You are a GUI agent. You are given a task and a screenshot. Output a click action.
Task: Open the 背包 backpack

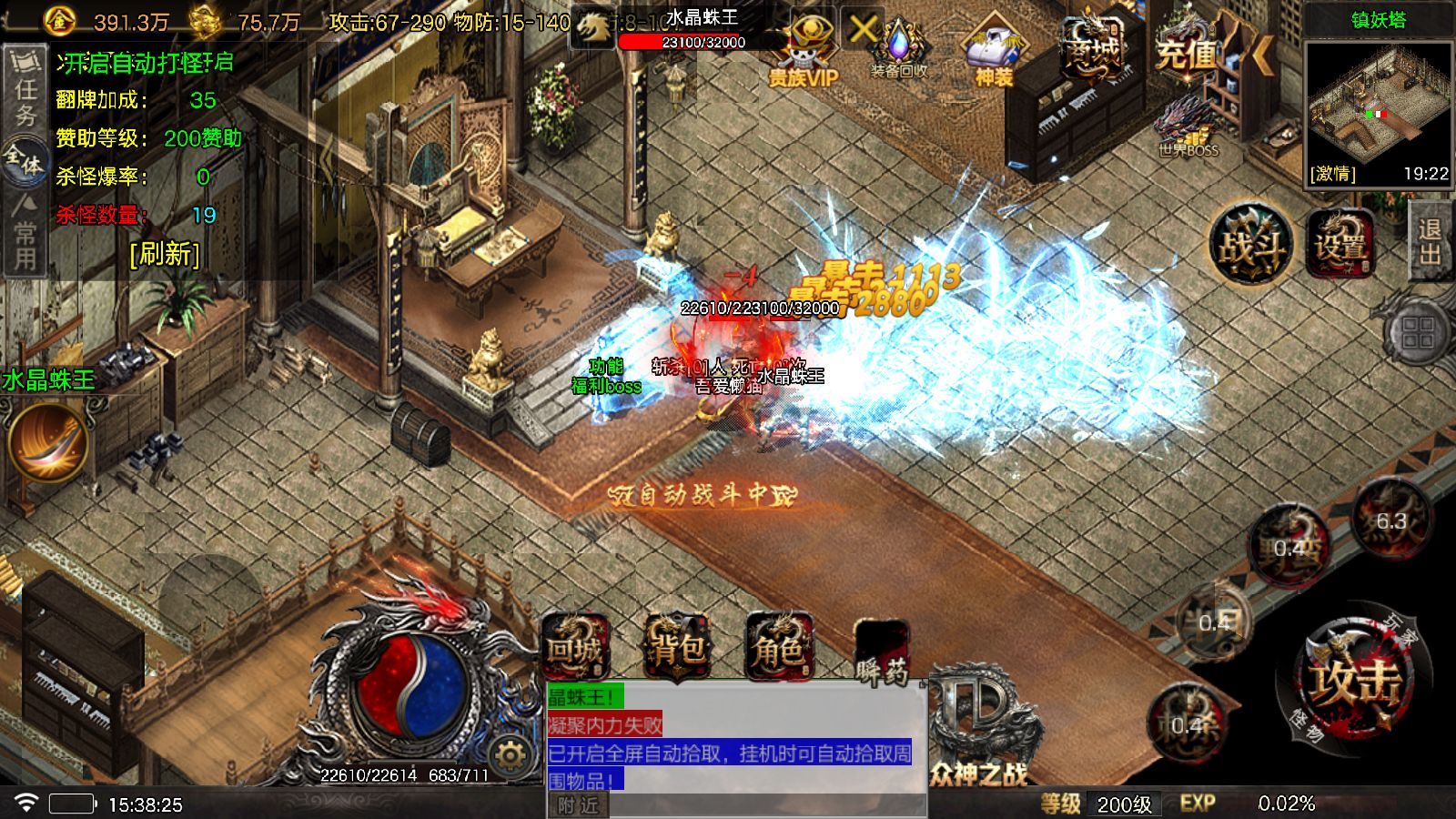[x=677, y=648]
